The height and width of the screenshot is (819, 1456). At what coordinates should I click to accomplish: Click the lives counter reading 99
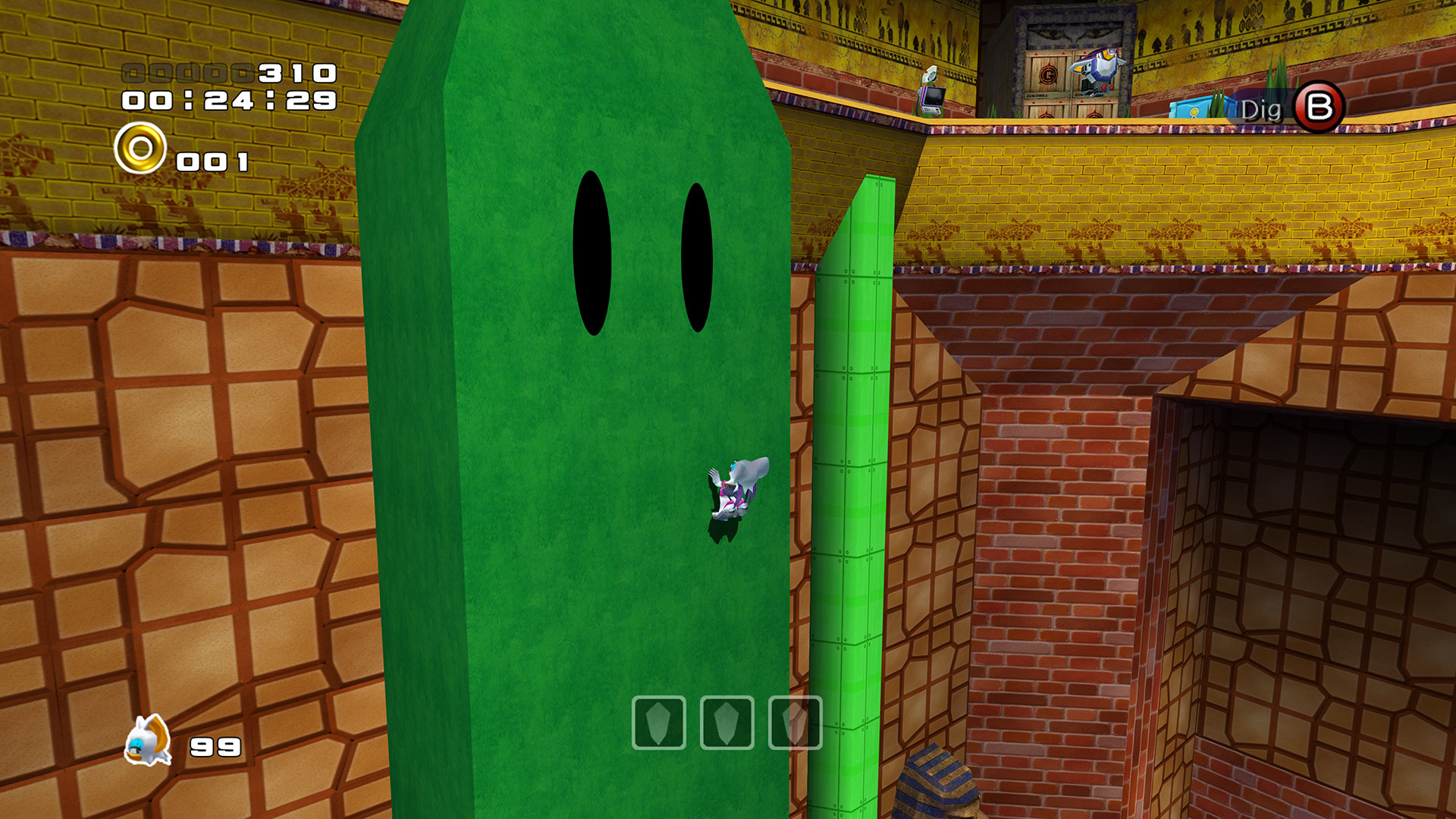pyautogui.click(x=216, y=747)
